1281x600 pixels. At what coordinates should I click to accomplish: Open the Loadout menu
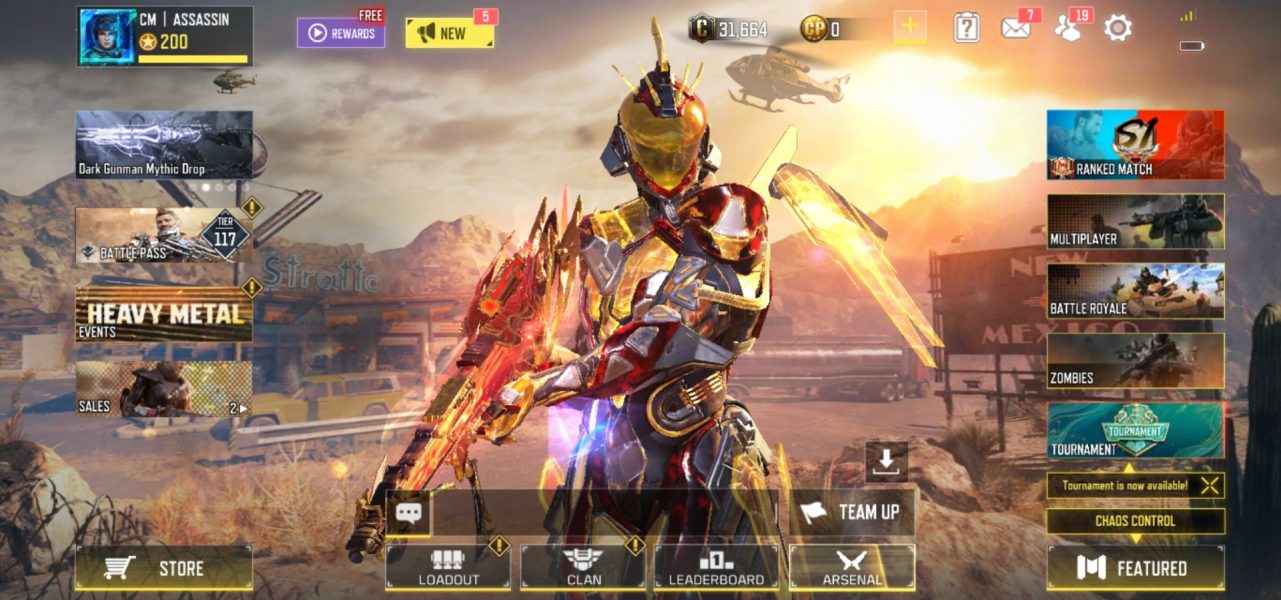click(448, 567)
